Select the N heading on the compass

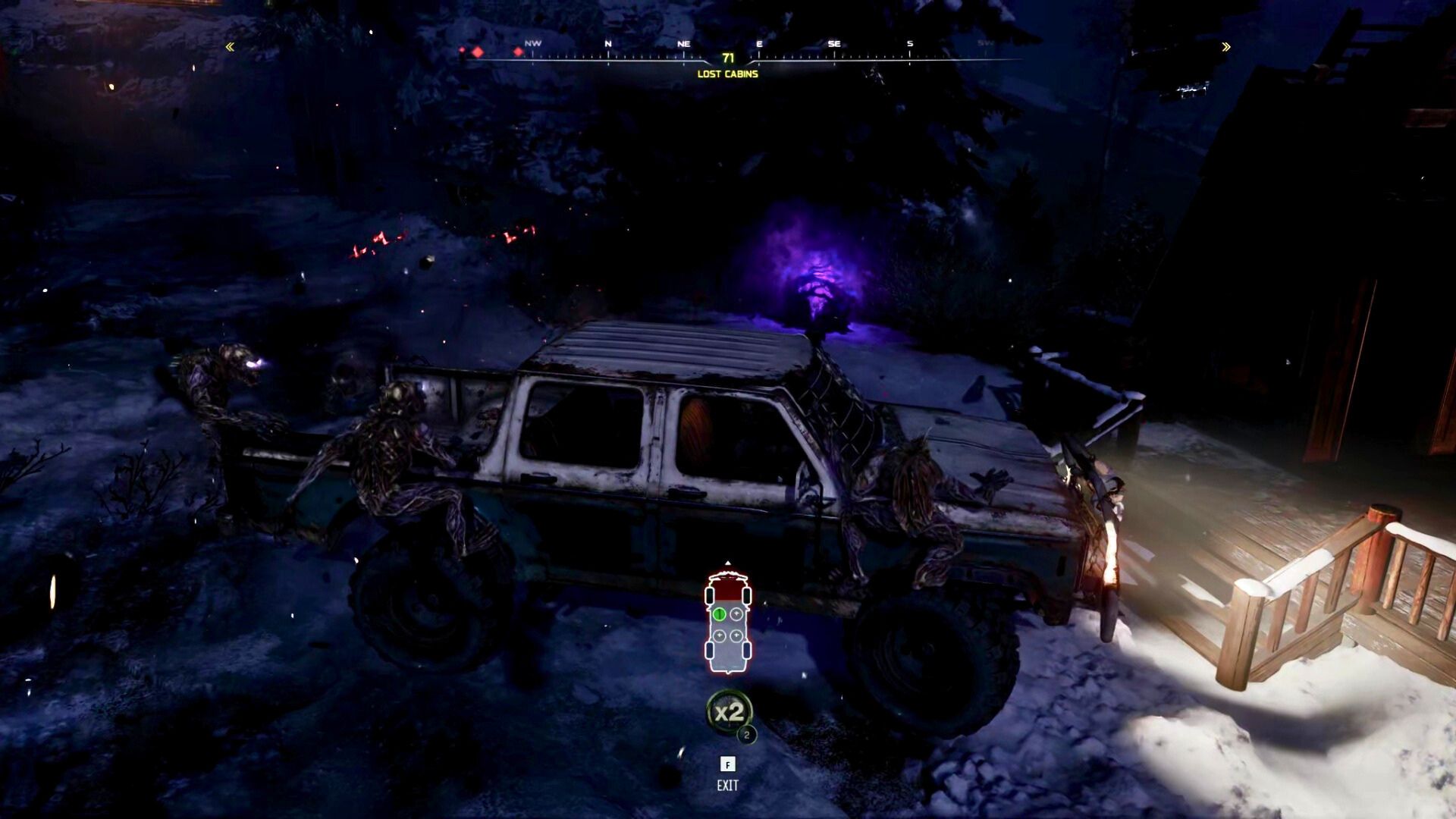pos(607,44)
